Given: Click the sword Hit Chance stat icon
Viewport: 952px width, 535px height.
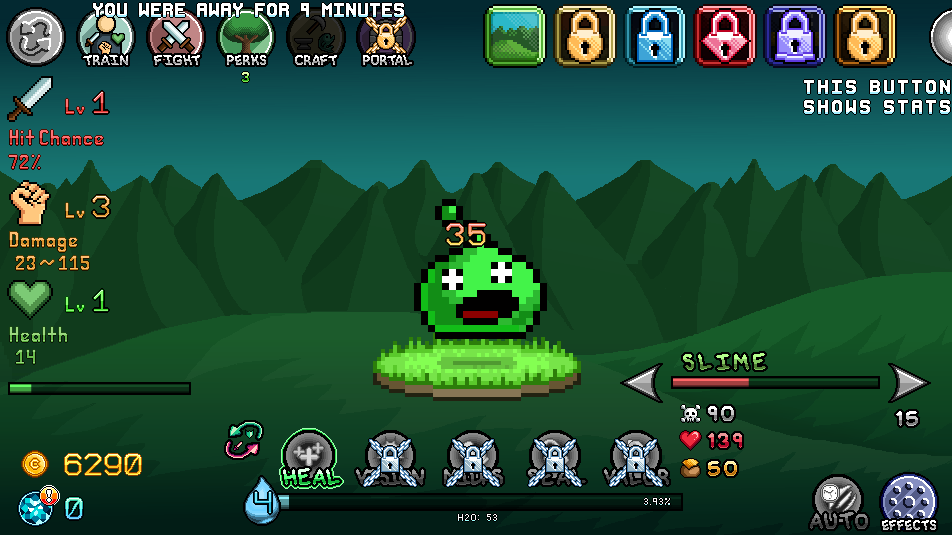Looking at the screenshot, I should pos(31,100).
